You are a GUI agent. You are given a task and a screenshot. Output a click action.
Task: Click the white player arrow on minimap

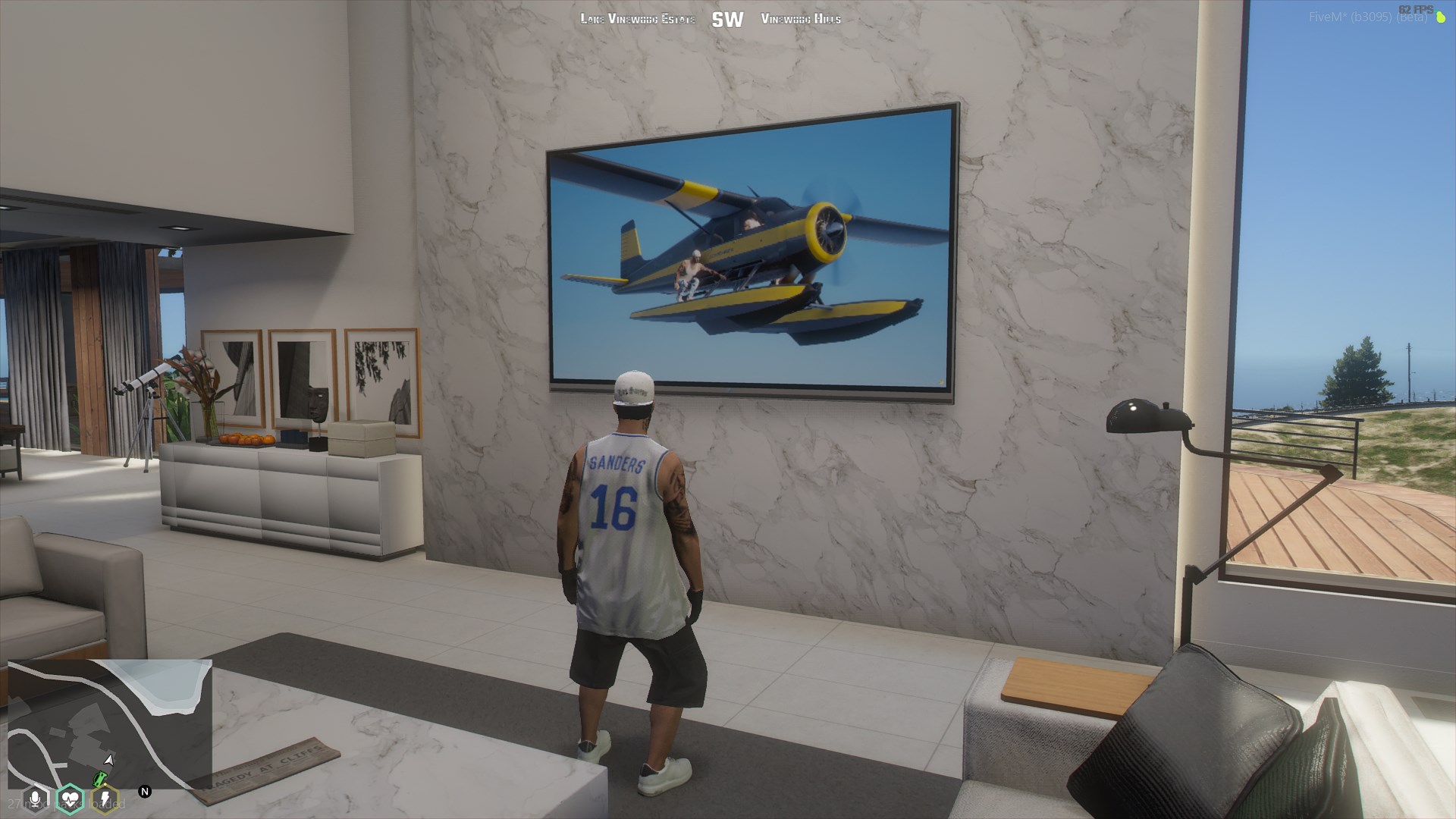click(x=109, y=760)
